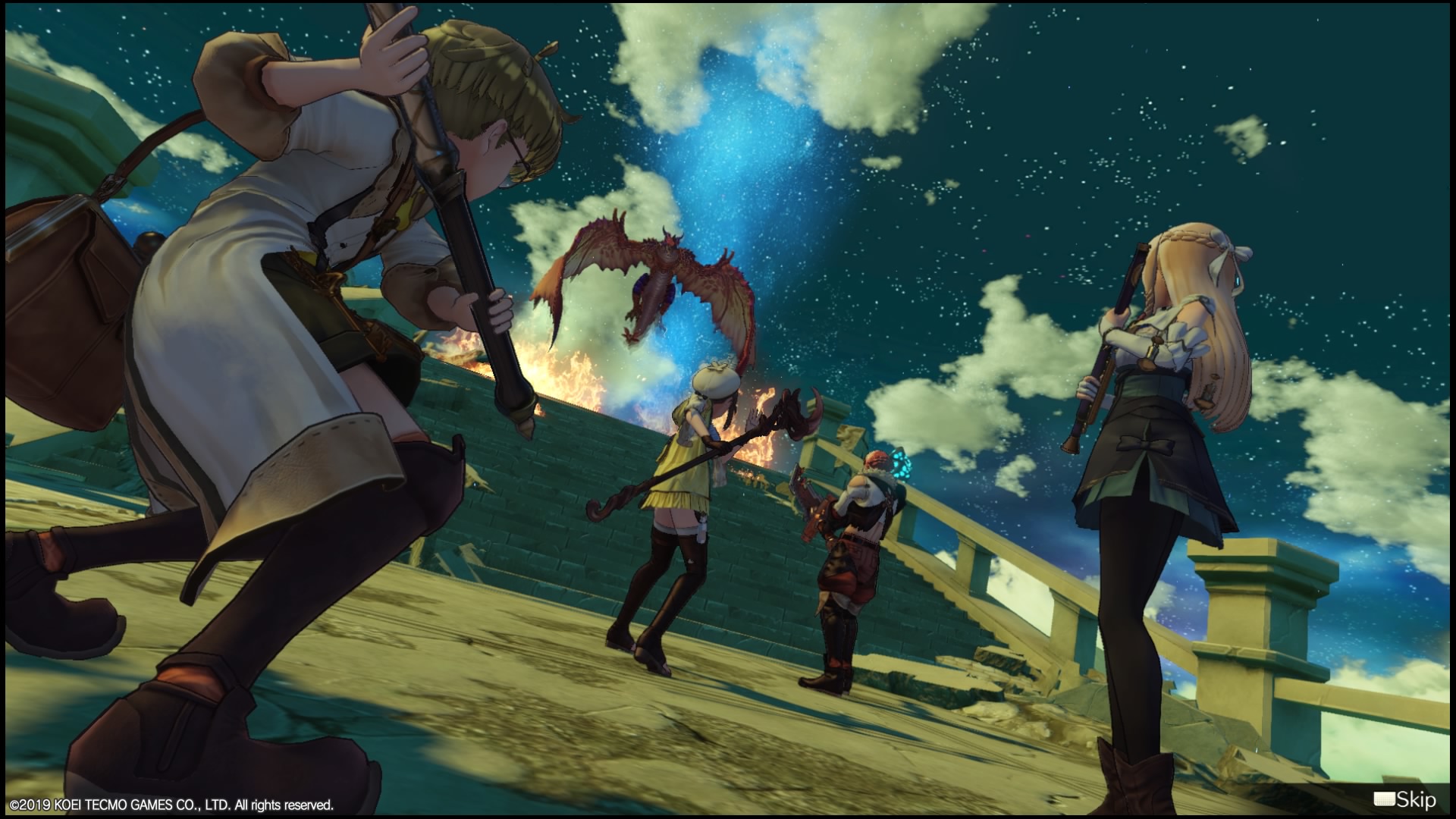The width and height of the screenshot is (1456, 819).
Task: Skip the cutscene
Action: point(1404,799)
